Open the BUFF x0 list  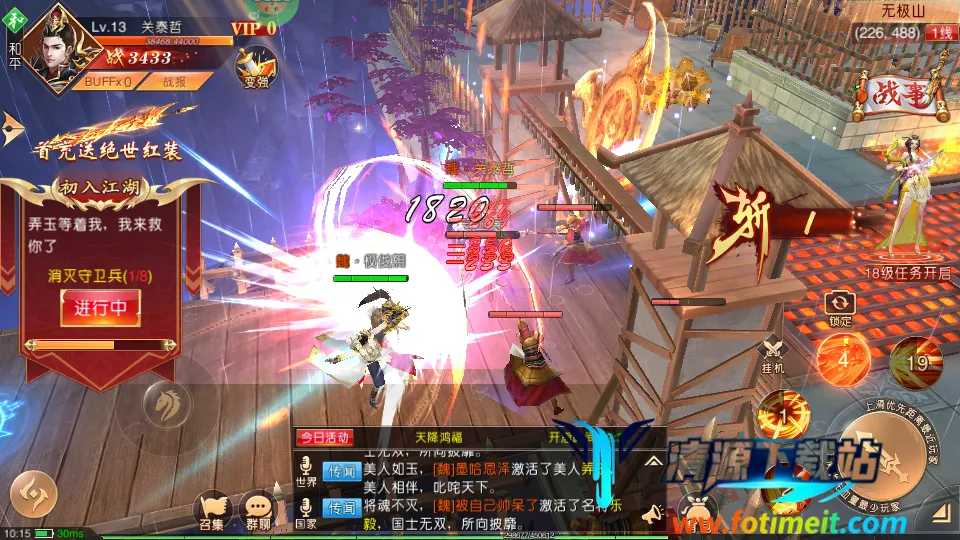(108, 81)
